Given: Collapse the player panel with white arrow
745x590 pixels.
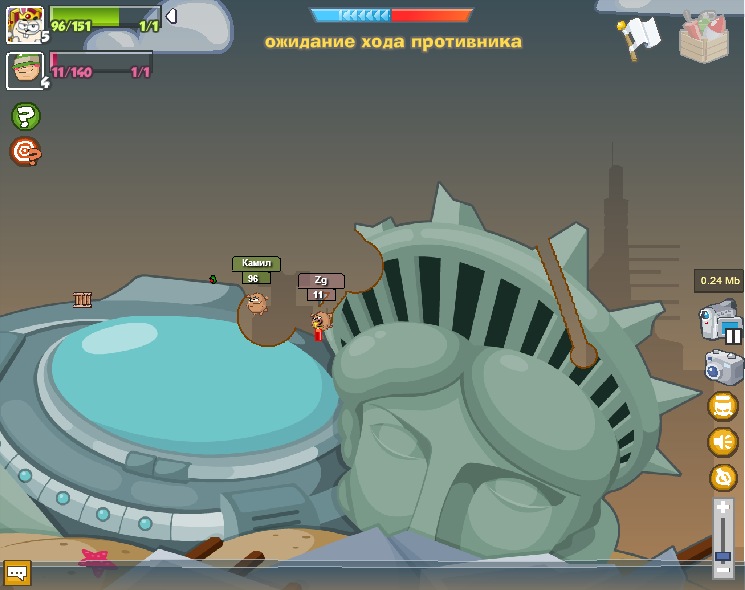Looking at the screenshot, I should (171, 16).
